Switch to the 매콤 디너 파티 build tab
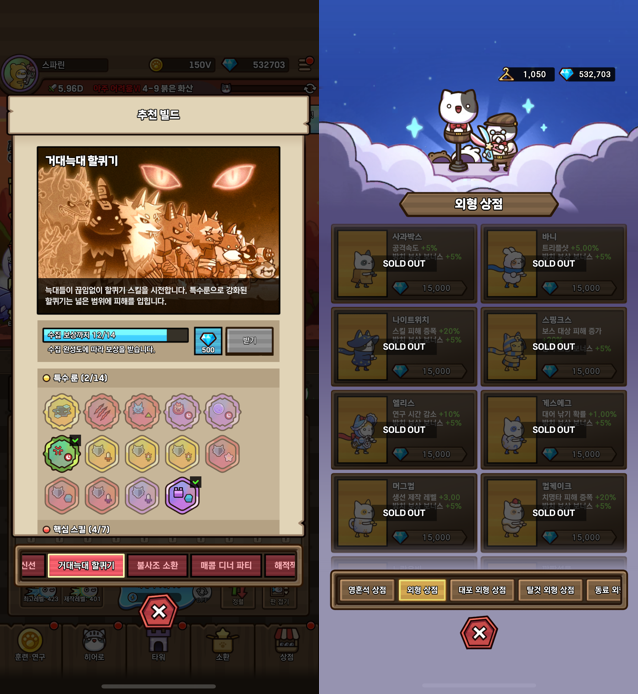 click(x=226, y=566)
